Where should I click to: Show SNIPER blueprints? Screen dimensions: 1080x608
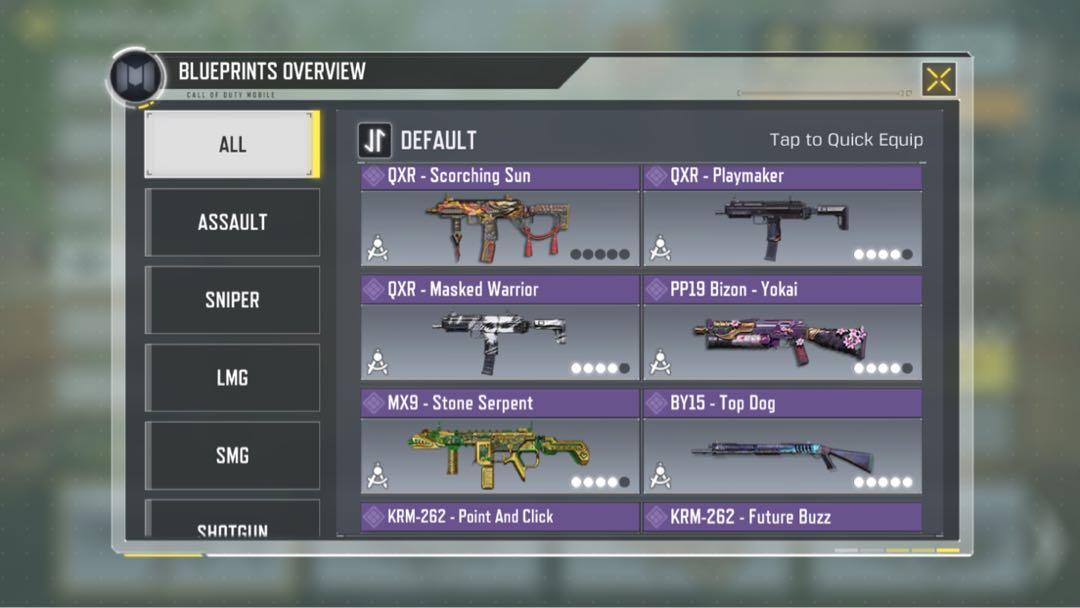(x=232, y=300)
